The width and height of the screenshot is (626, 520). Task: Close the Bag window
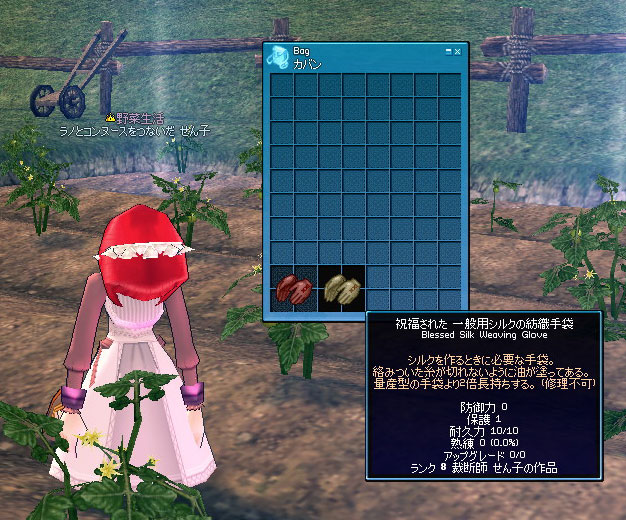[x=457, y=50]
